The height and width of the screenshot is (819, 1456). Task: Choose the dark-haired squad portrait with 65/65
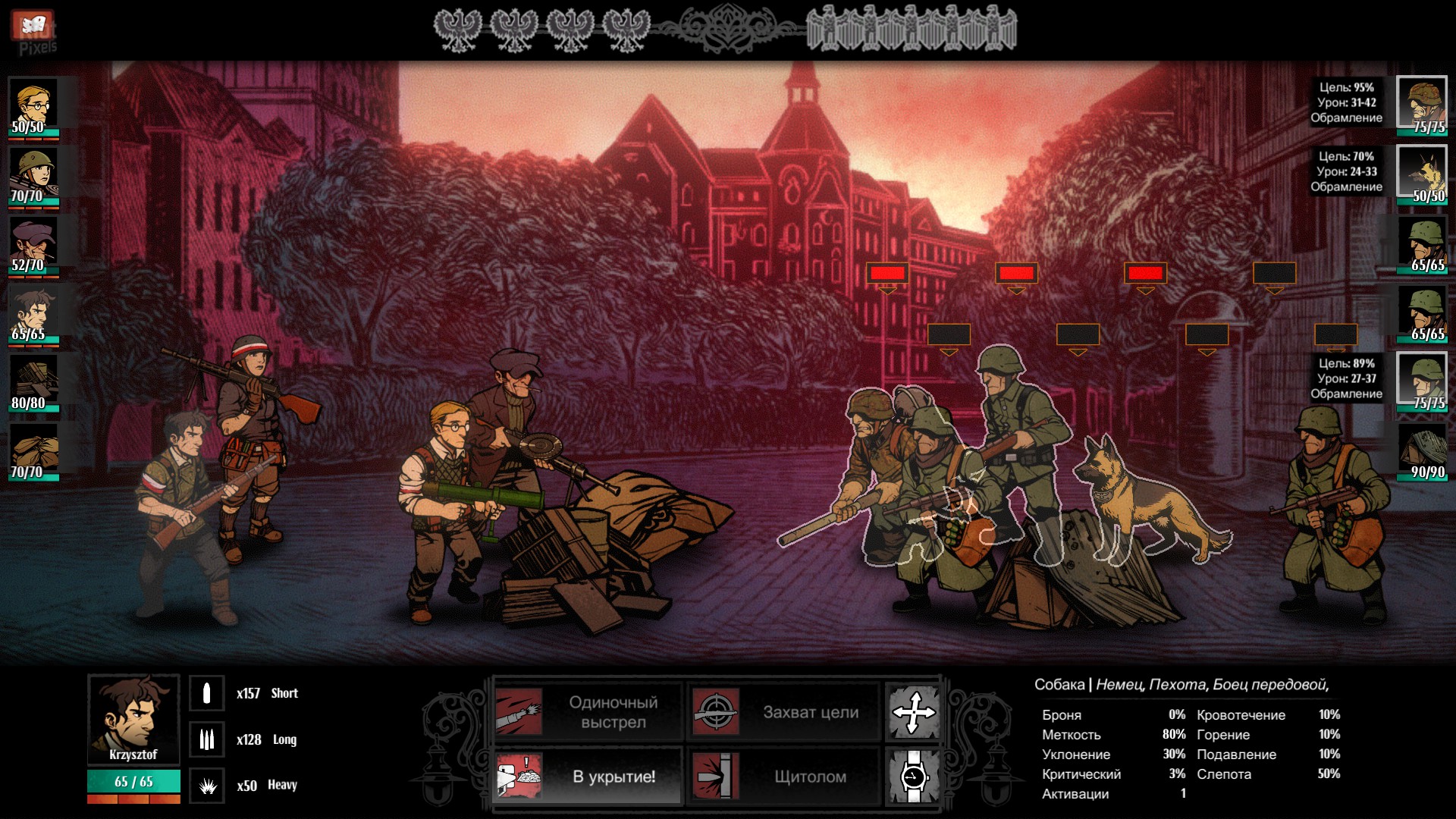coord(33,312)
